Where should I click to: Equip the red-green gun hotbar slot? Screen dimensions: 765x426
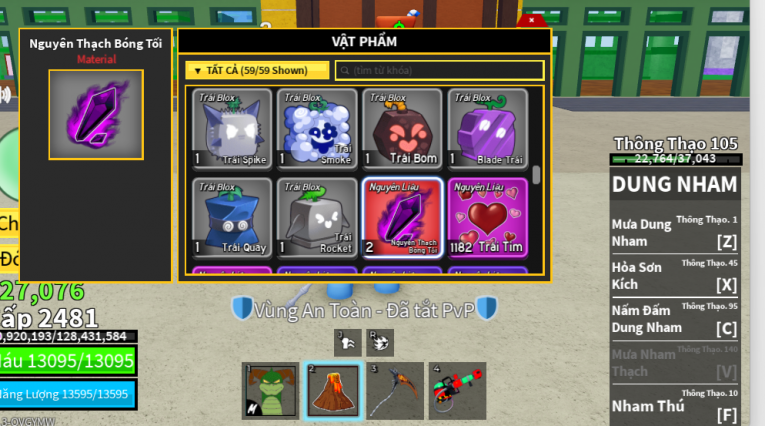point(457,391)
